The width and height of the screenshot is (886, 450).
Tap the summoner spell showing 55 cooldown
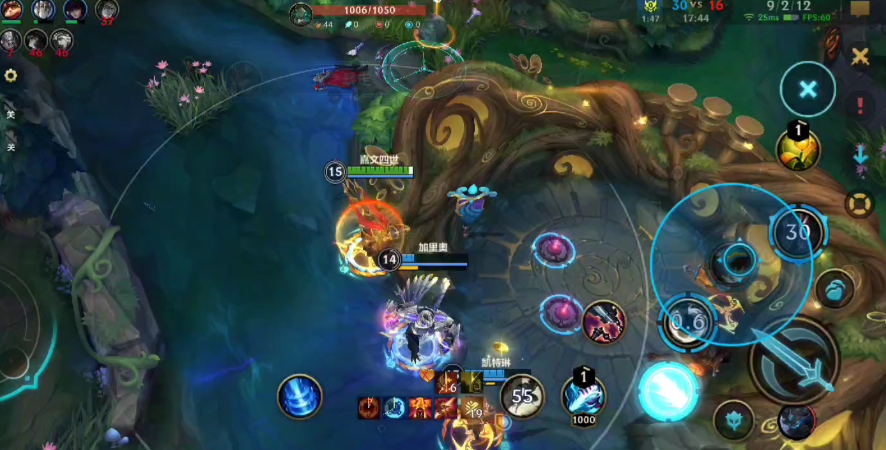pos(522,396)
